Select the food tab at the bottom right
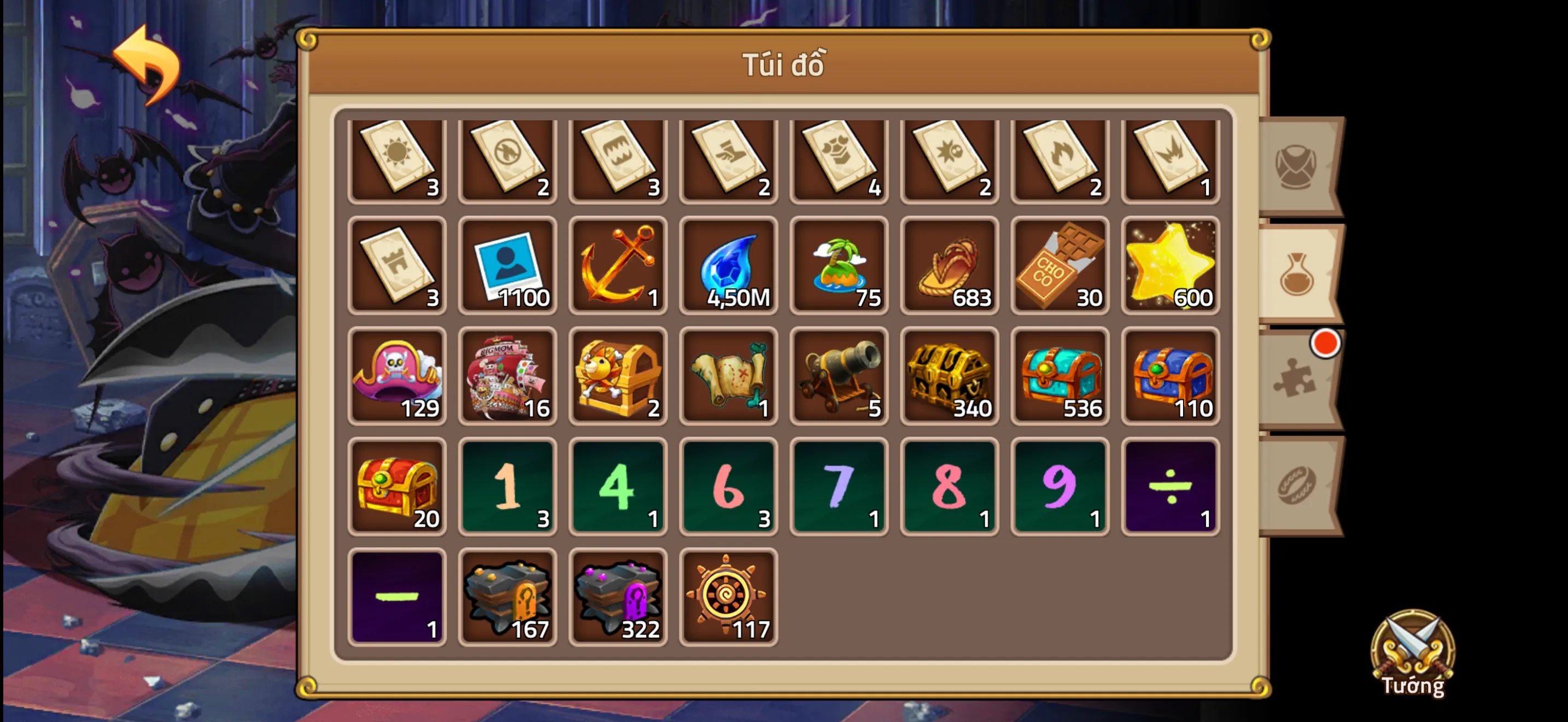 [1295, 487]
